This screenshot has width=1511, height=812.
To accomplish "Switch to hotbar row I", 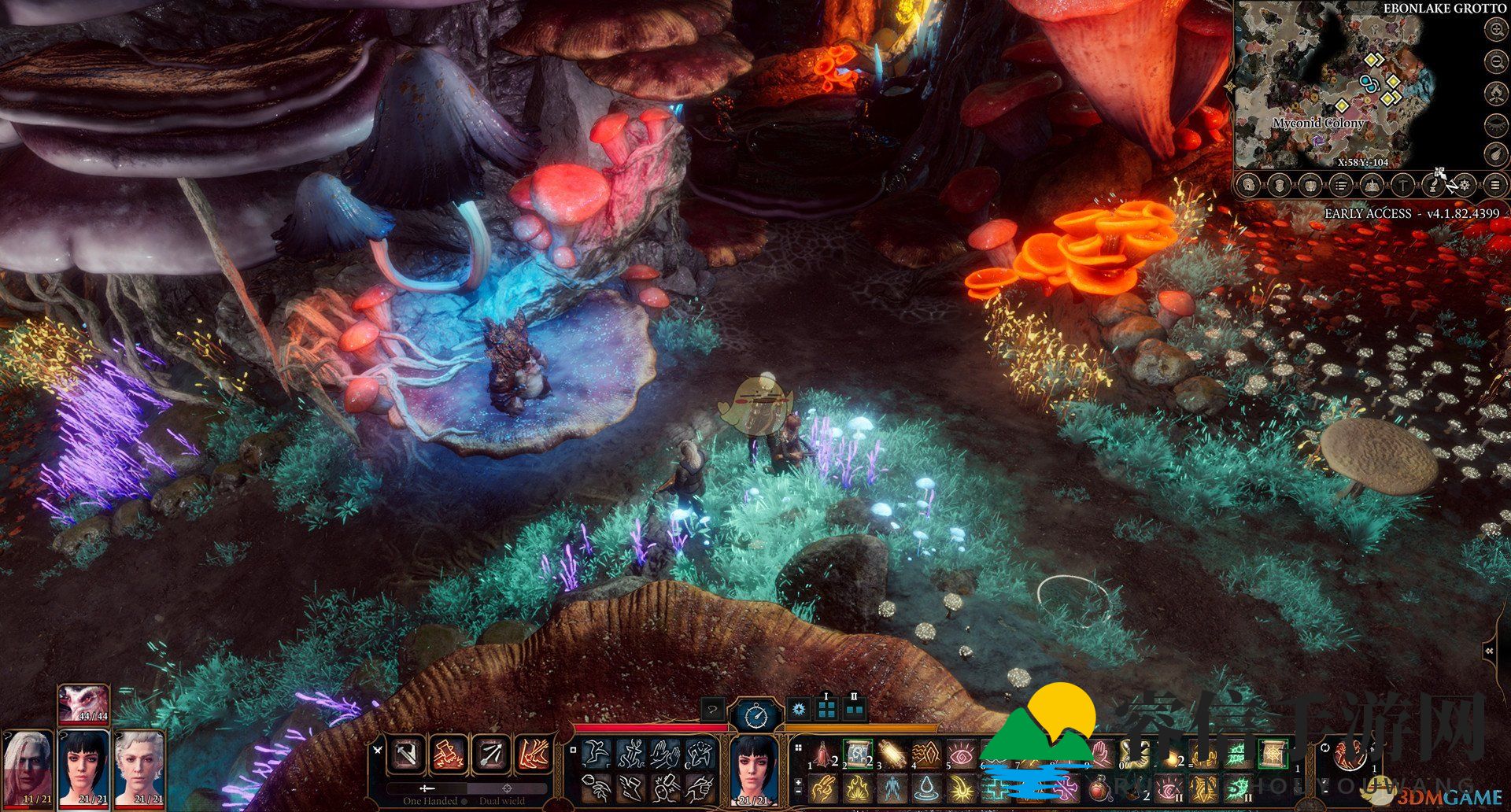I will (x=826, y=709).
